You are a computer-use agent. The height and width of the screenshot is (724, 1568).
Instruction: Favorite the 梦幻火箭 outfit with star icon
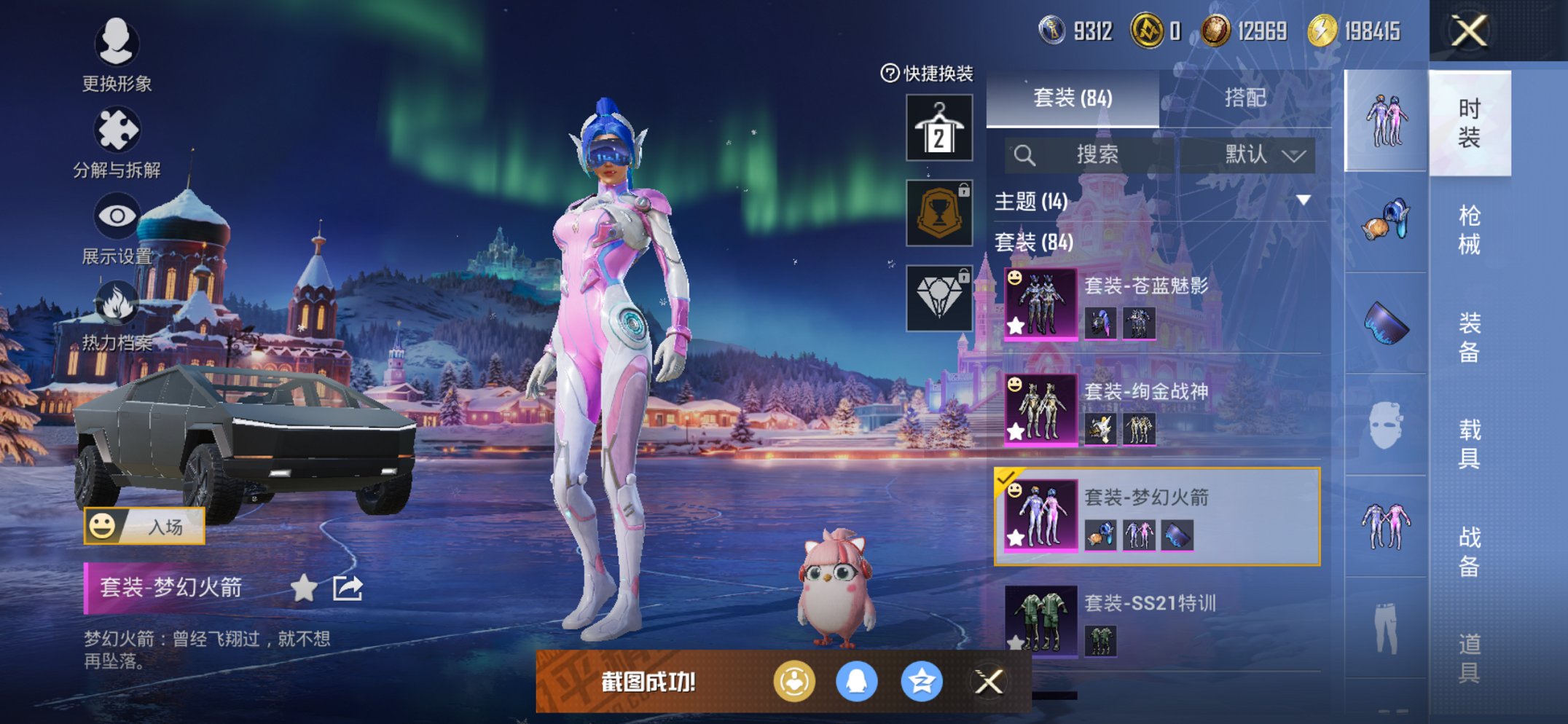(x=304, y=588)
